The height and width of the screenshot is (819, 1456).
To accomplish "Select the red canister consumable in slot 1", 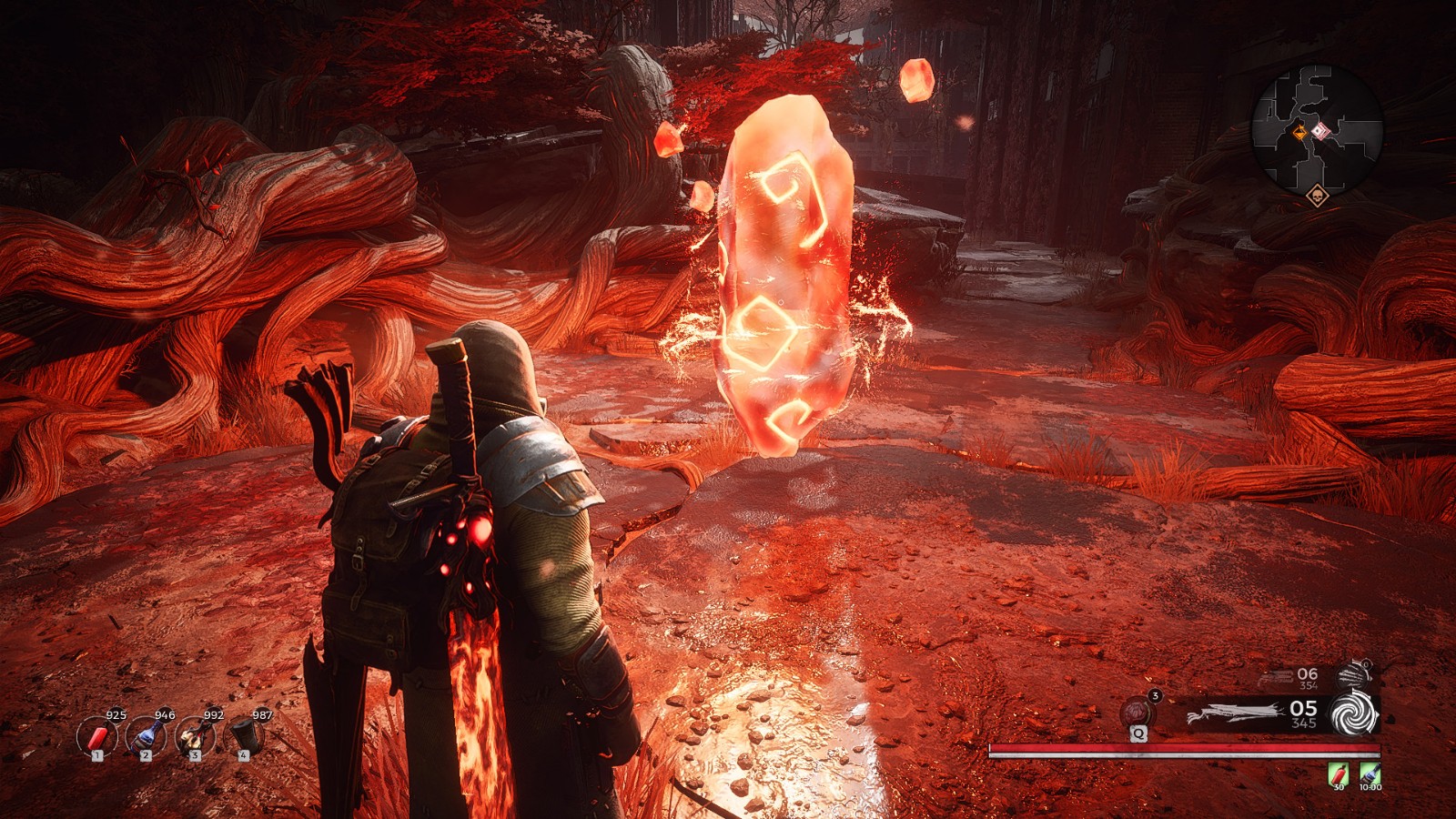I will [97, 736].
